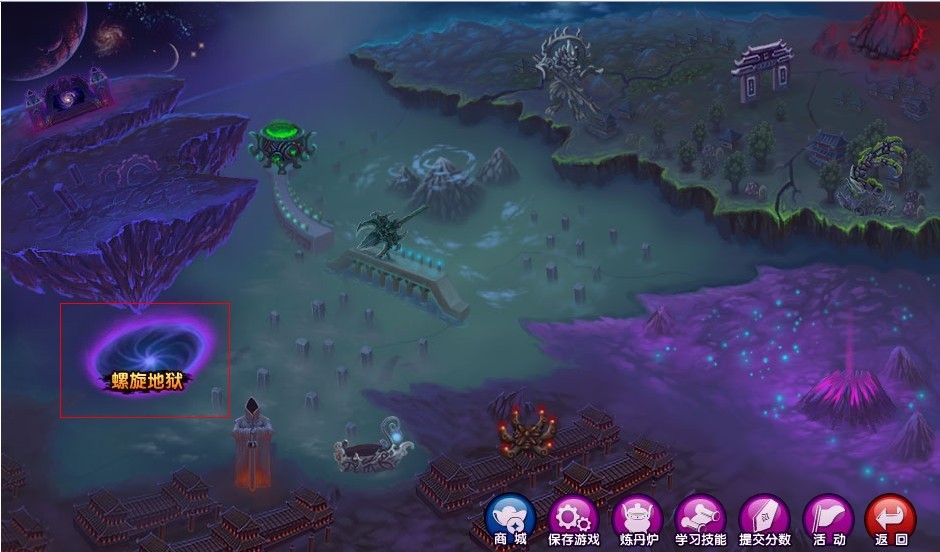Screen dimensions: 940x552
Task: Show the 活动 events panel
Action: [828, 519]
